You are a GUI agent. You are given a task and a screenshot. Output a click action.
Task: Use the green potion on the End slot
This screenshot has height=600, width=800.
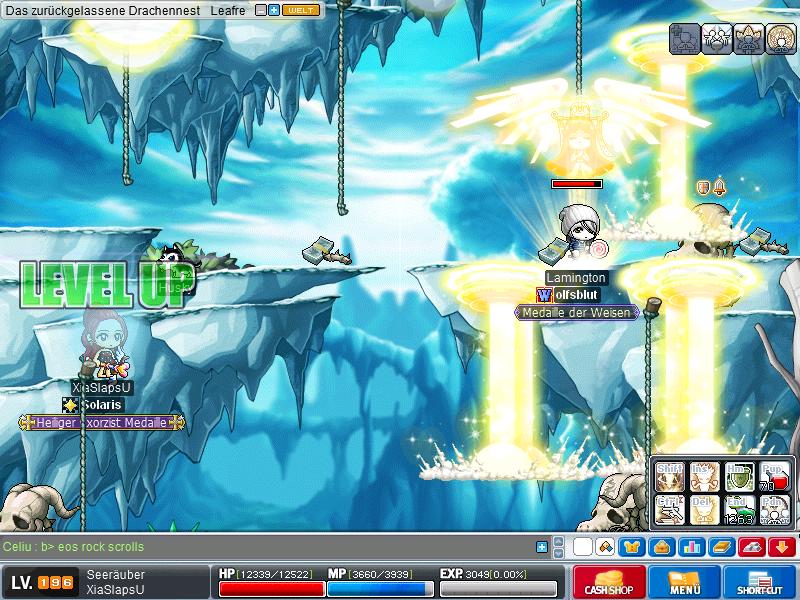coord(738,510)
